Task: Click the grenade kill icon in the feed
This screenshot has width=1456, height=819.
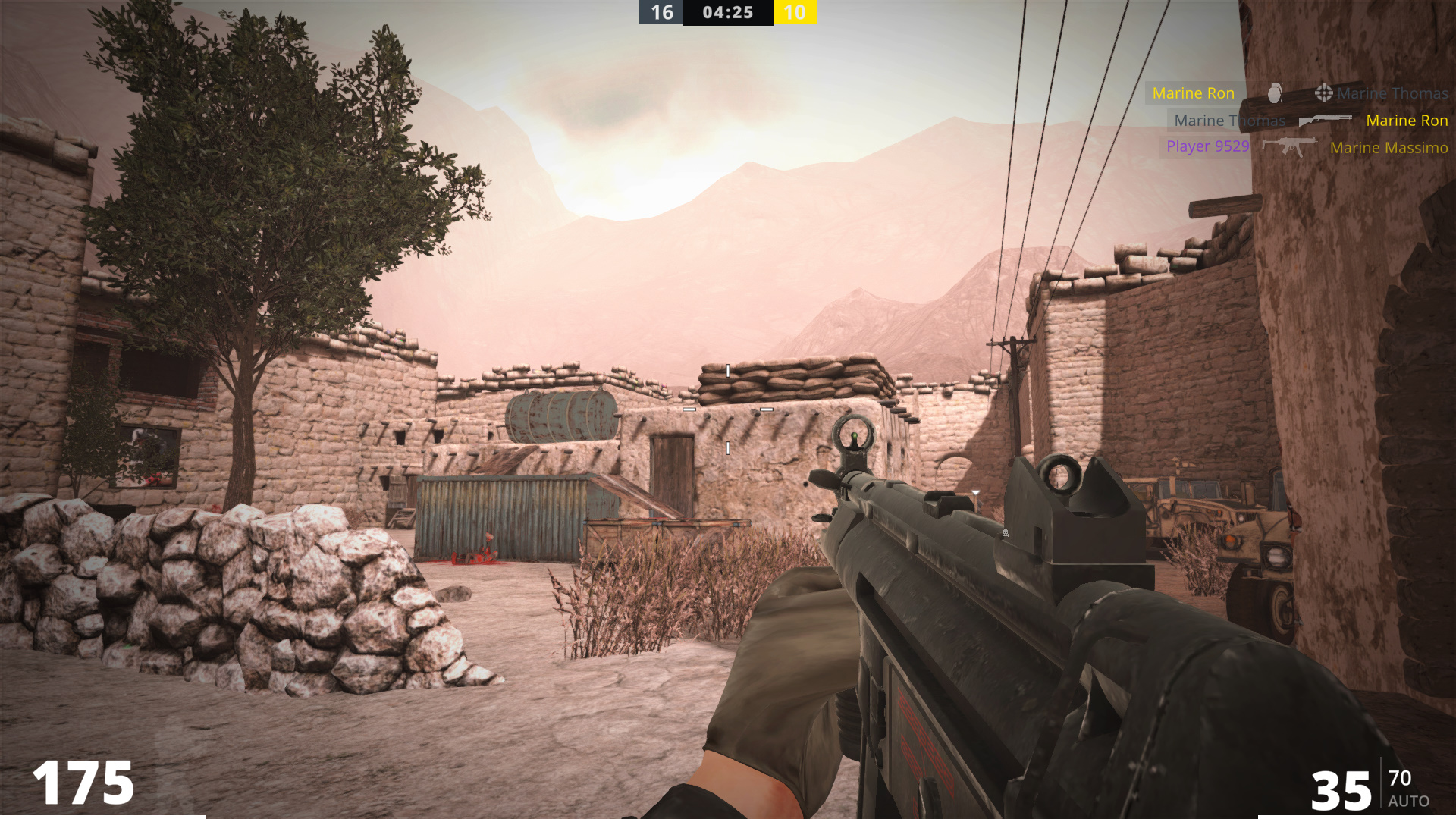Action: 1276,93
